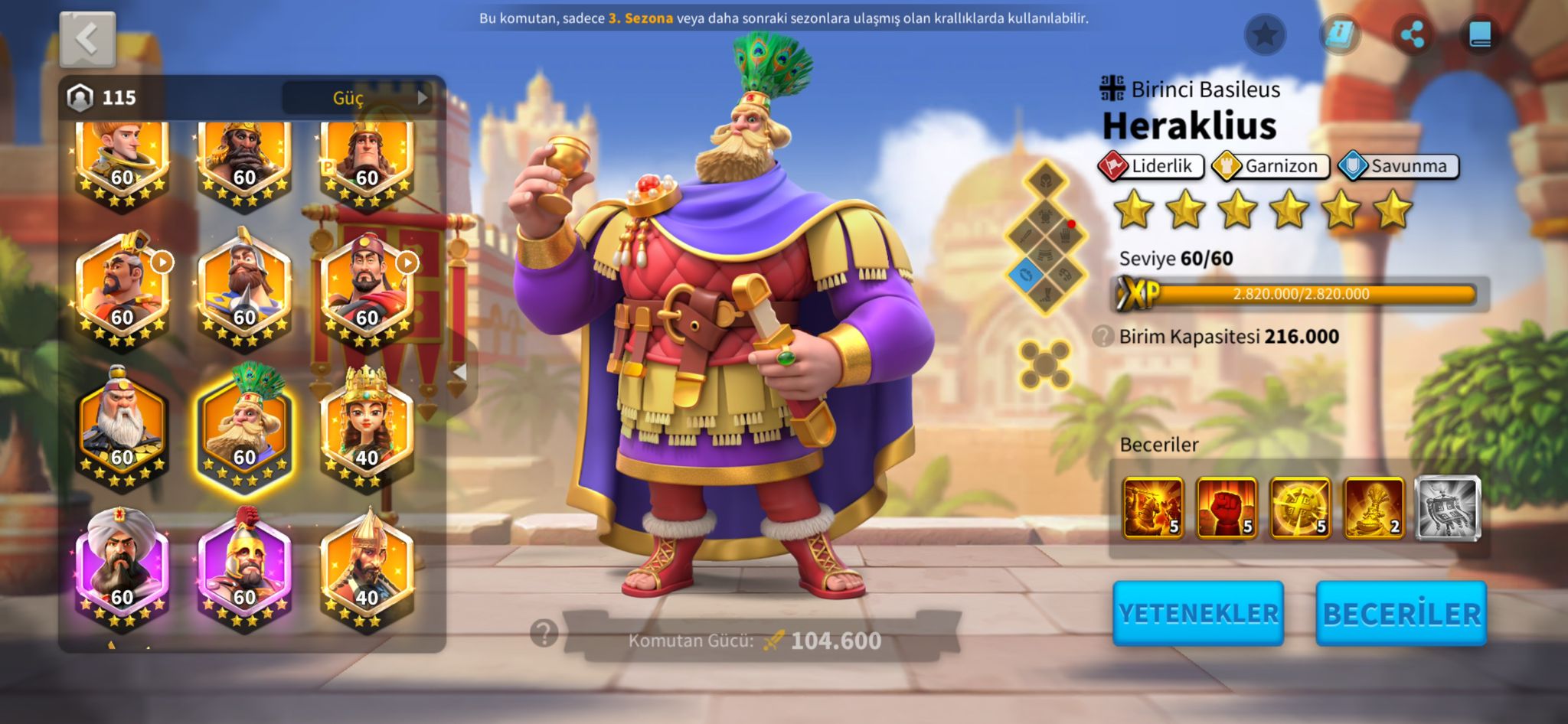This screenshot has height=724, width=1568.
Task: Show the Birim Kapasitesi help tooltip
Action: click(1102, 336)
